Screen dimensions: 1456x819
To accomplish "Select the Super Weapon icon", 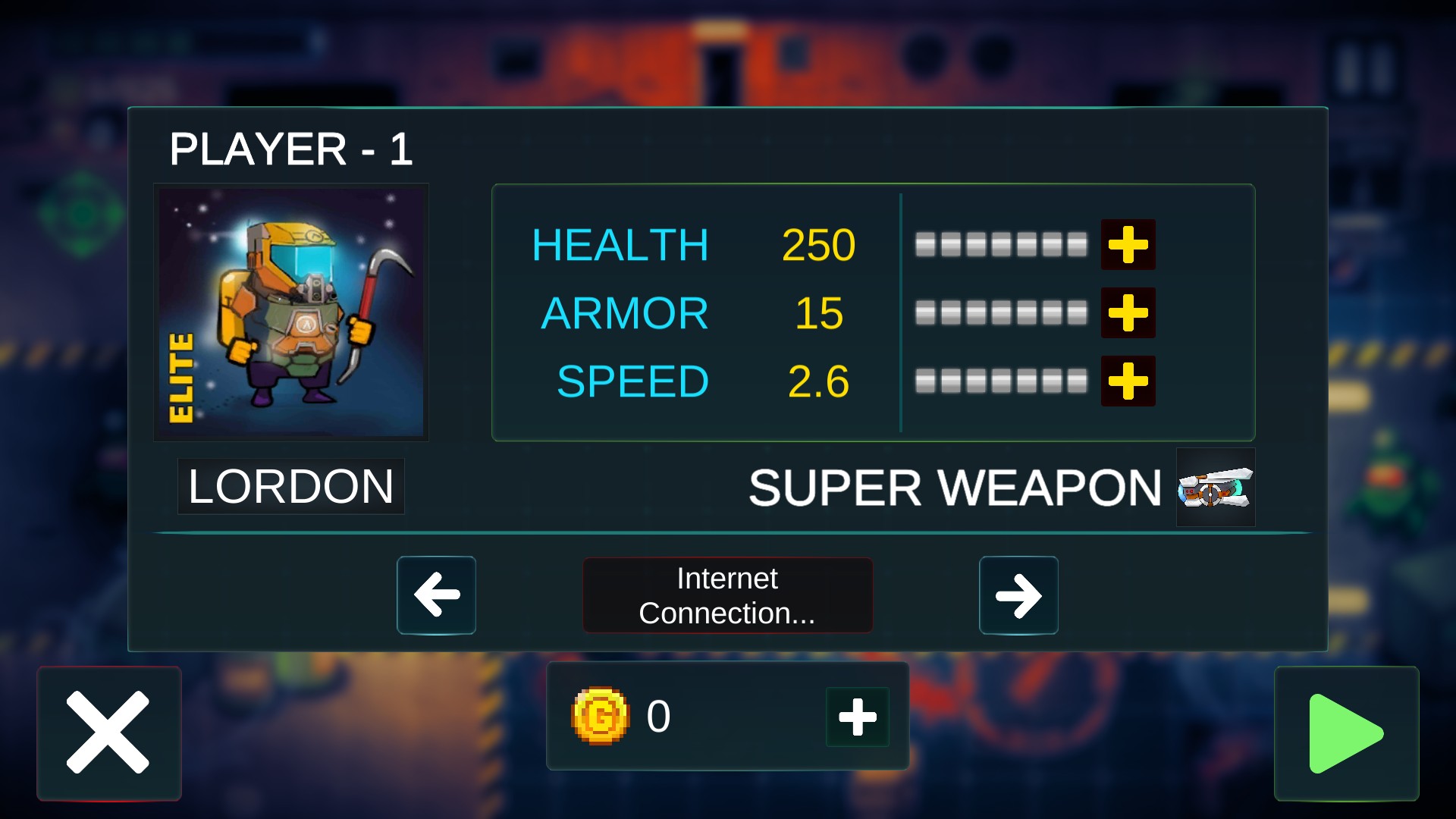I will [1215, 488].
